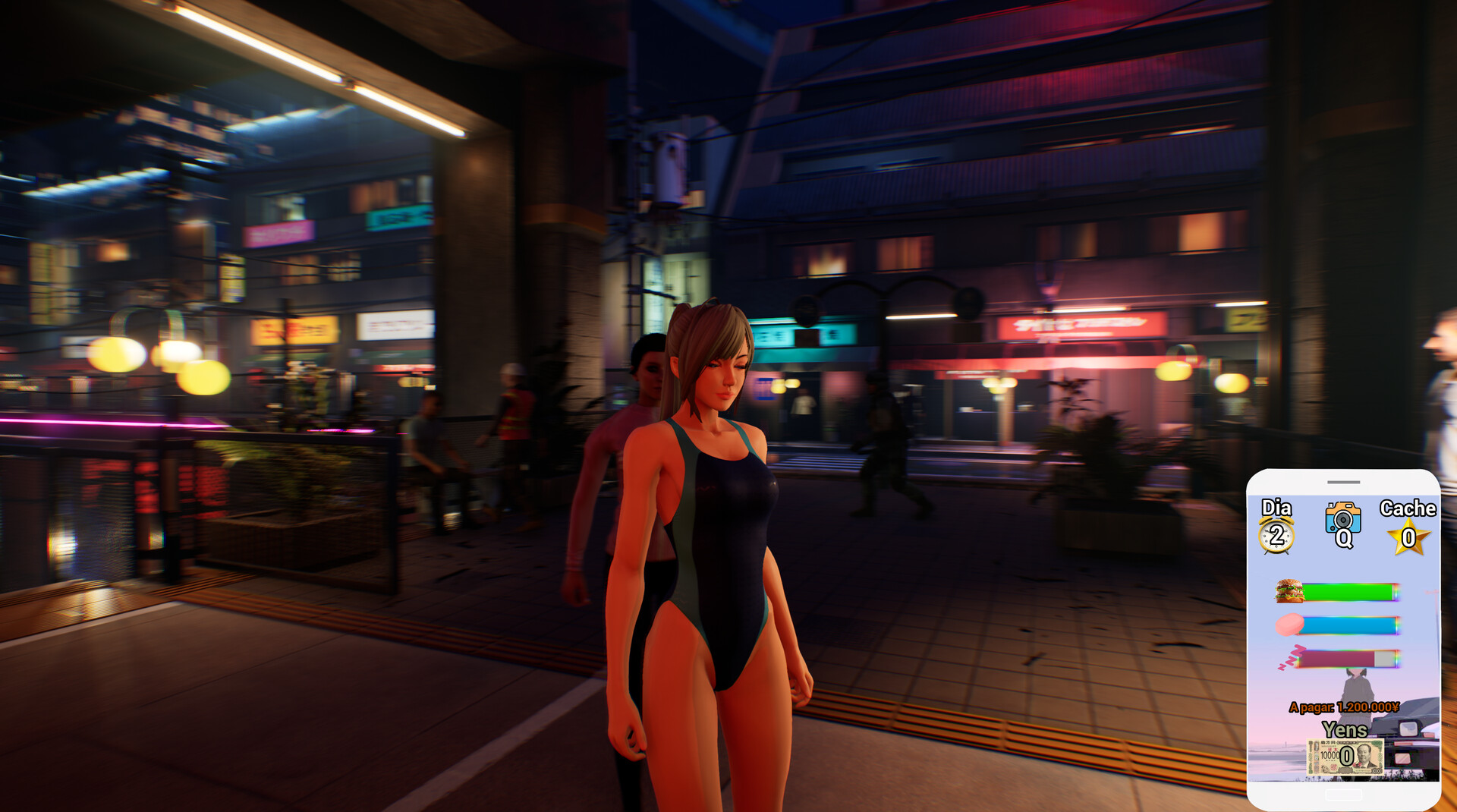Click the A pagar 1.200.000¥ text
The height and width of the screenshot is (812, 1457).
pyautogui.click(x=1343, y=707)
